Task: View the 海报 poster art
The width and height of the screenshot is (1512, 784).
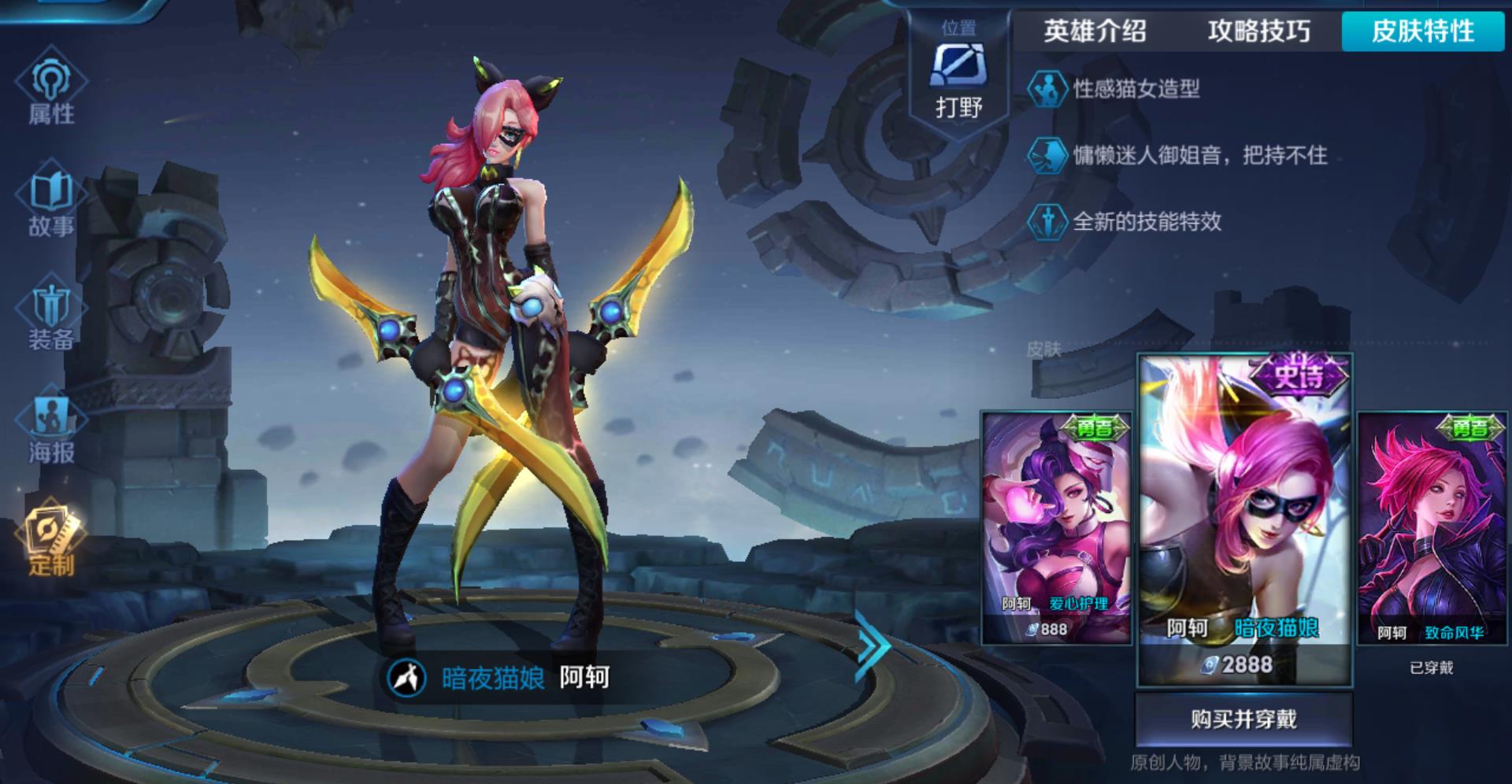Action: click(51, 427)
